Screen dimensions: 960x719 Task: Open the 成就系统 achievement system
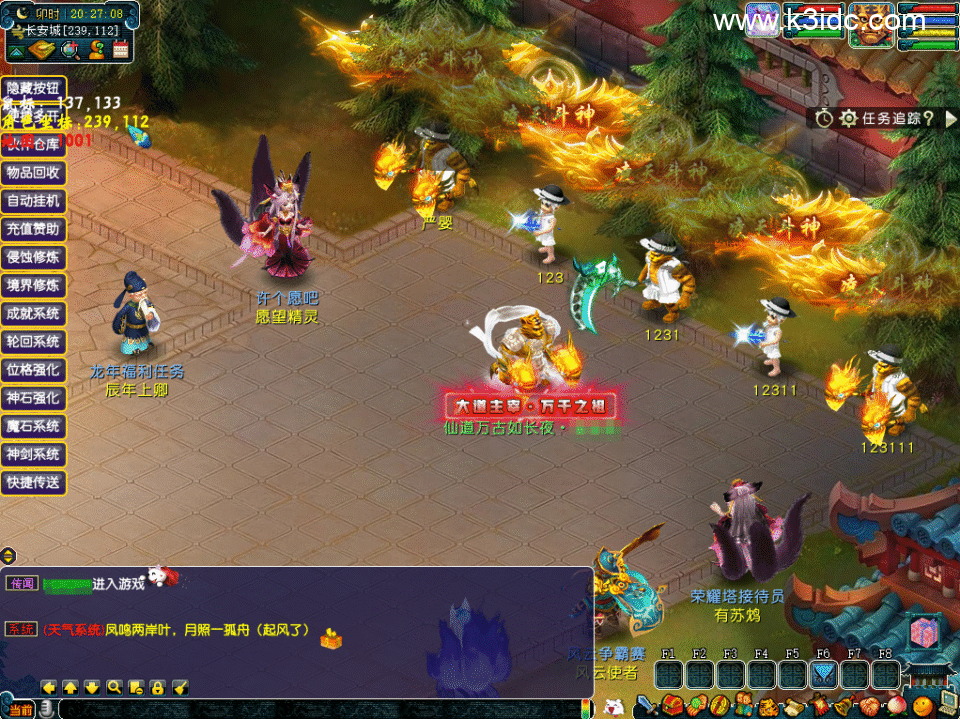[33, 313]
